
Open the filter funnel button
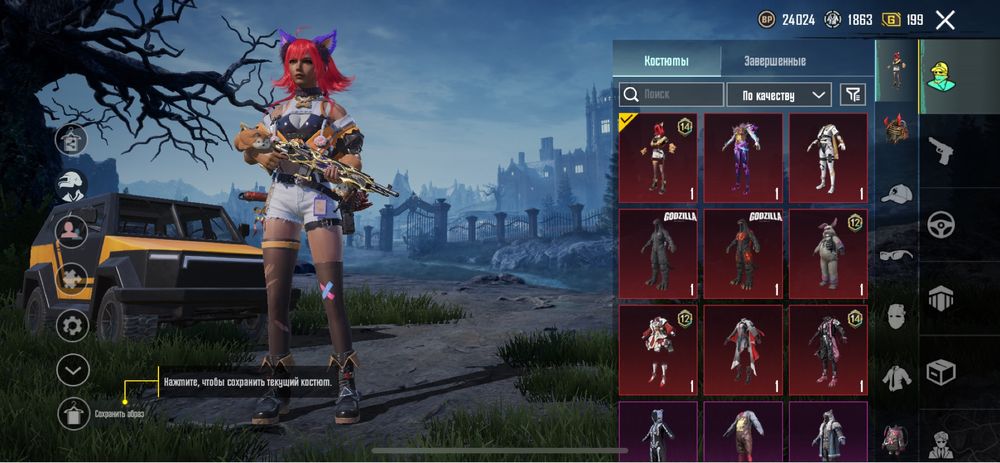point(852,95)
